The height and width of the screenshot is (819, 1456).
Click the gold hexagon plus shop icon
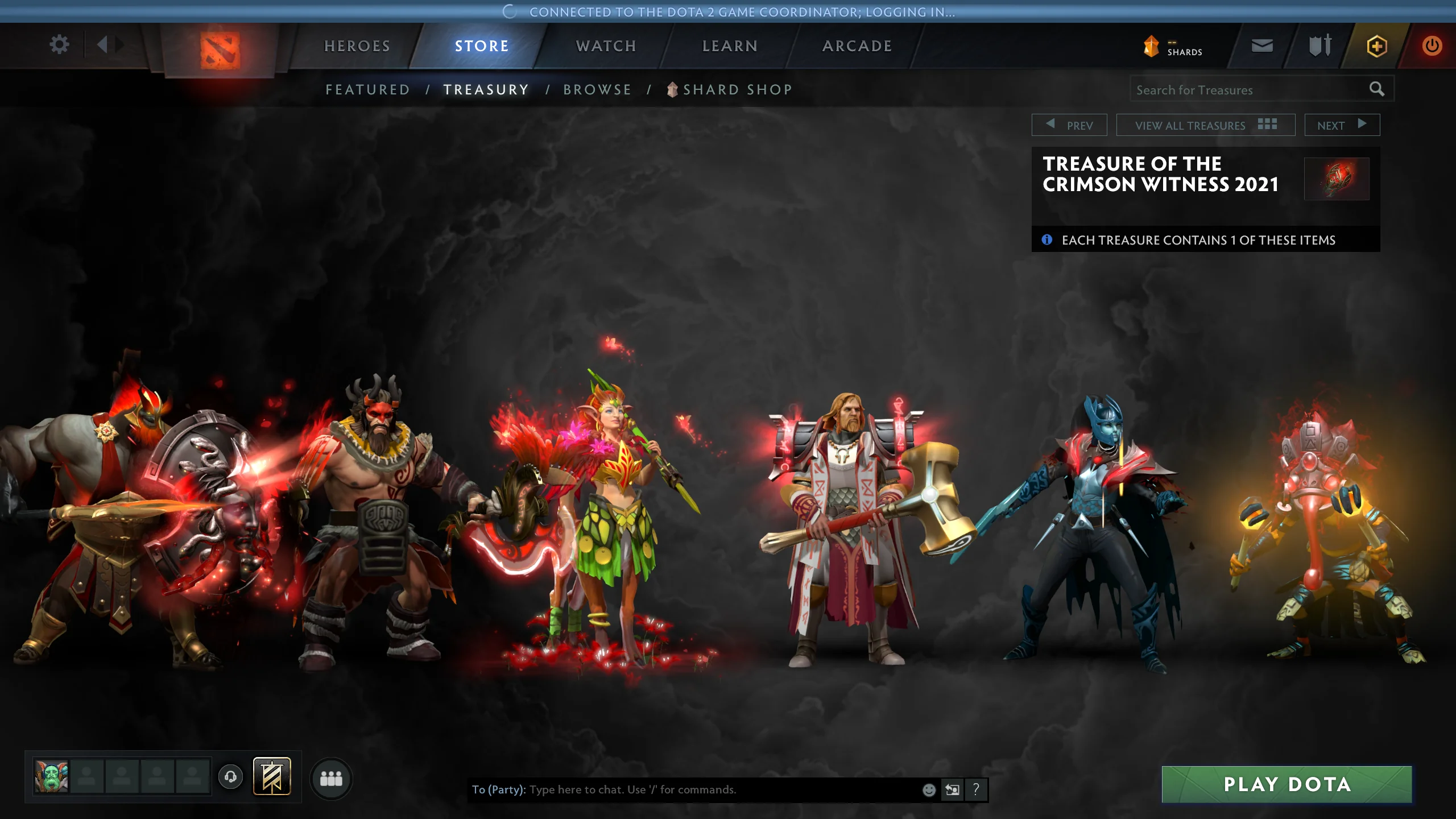coord(1376,46)
